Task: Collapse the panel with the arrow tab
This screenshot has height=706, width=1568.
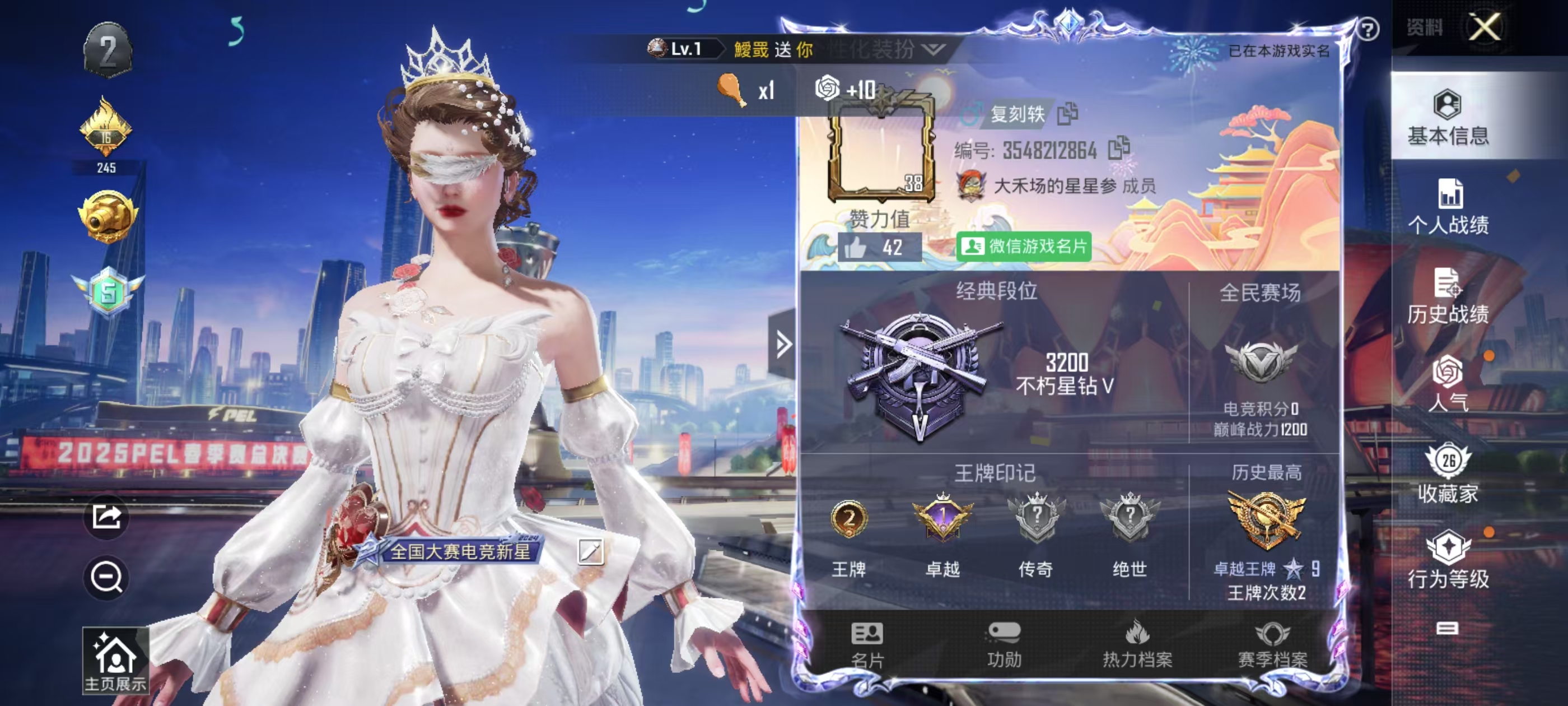Action: [782, 345]
